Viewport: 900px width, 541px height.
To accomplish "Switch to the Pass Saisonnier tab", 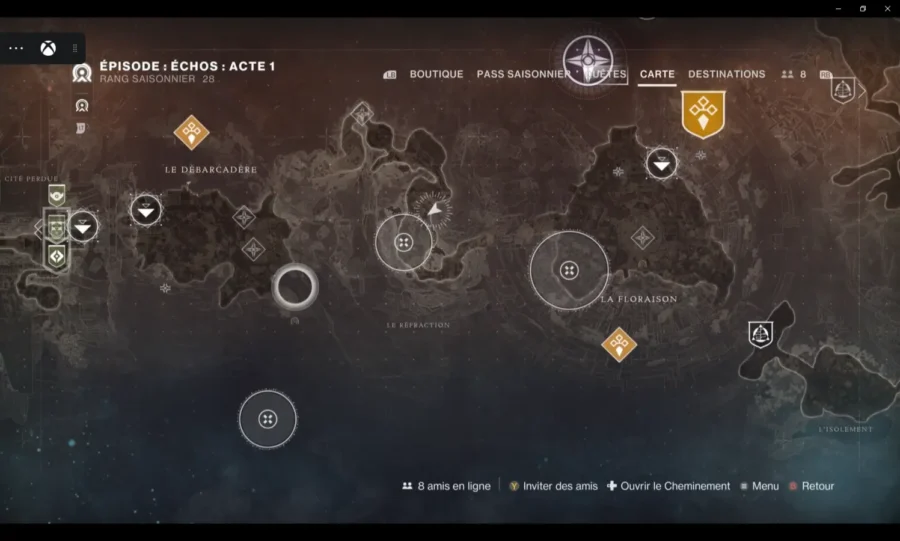I will pos(523,74).
